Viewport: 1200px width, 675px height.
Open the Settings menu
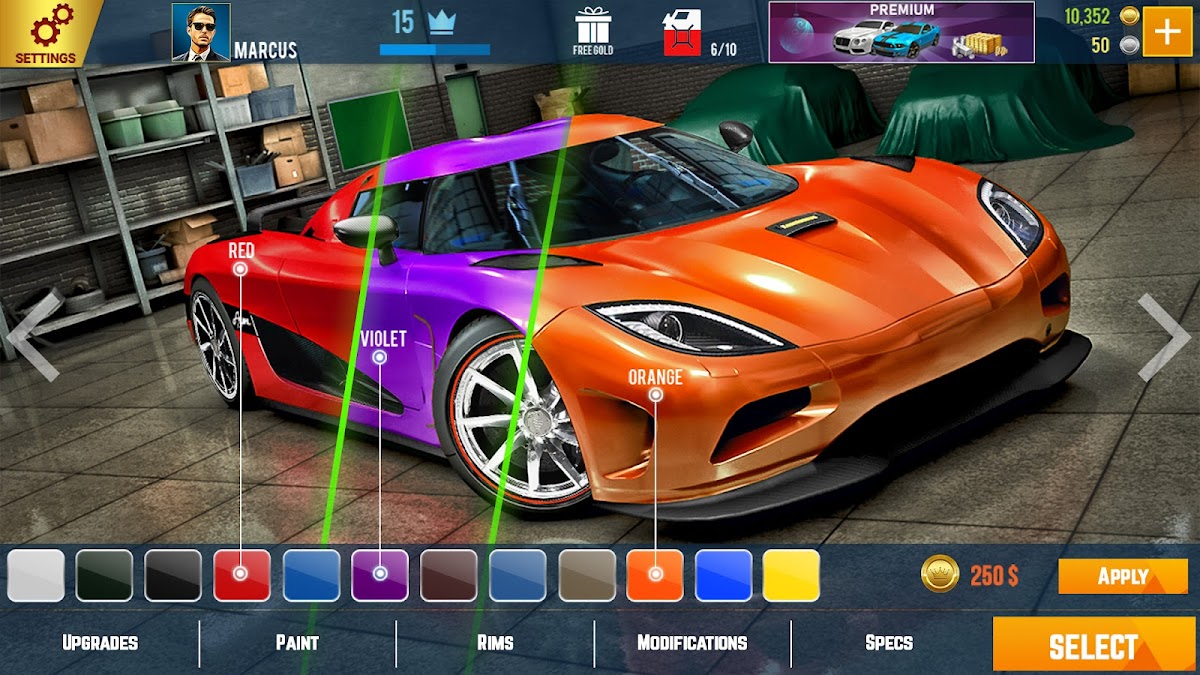45,33
